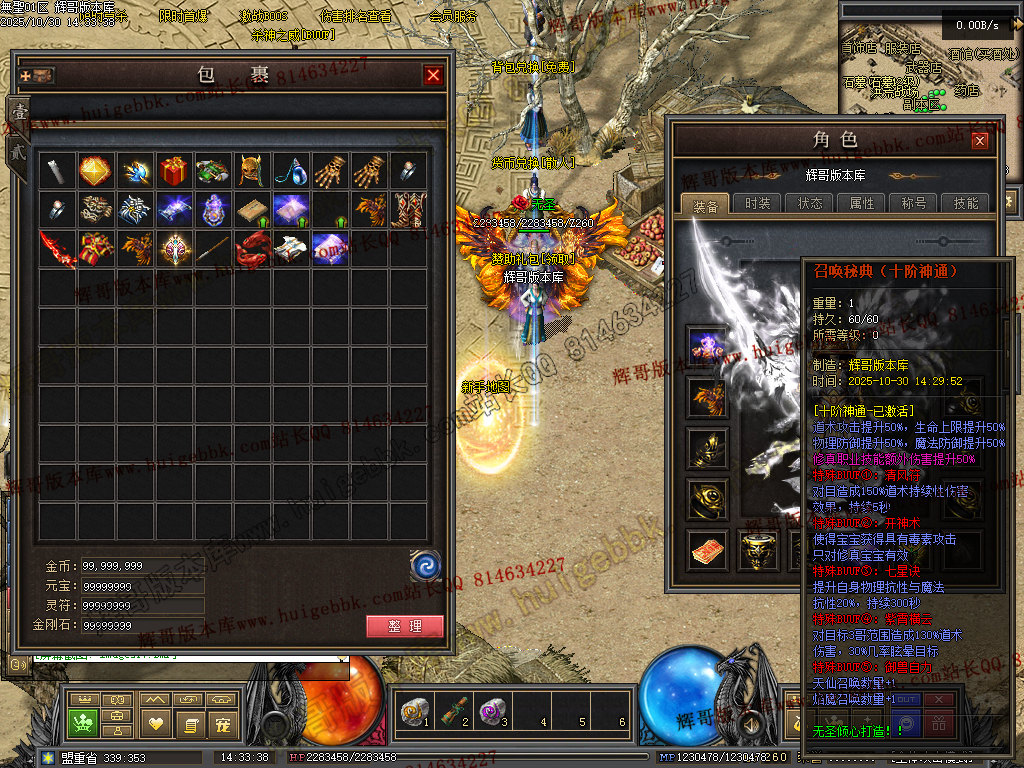Show the 属性 attributes tab
The height and width of the screenshot is (768, 1024).
(862, 203)
